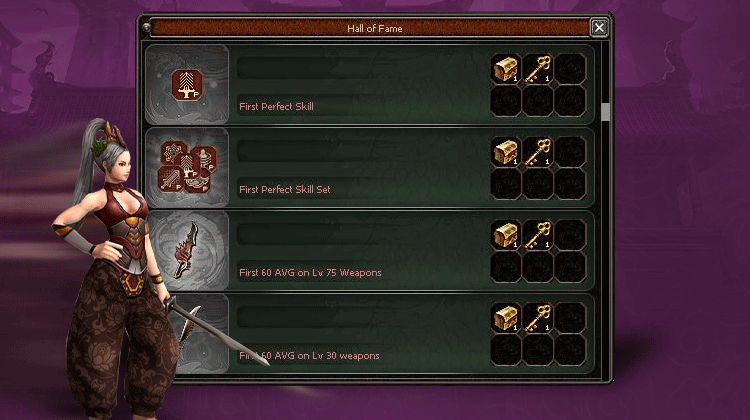
Task: Click the Hall of Fame scrollbar handle
Action: point(604,110)
